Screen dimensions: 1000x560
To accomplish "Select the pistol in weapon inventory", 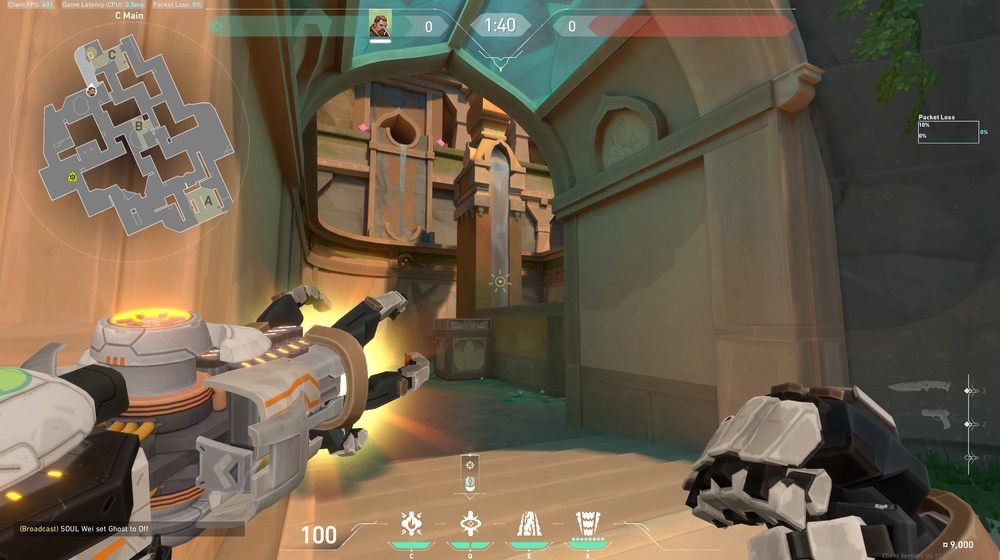I will pos(936,417).
